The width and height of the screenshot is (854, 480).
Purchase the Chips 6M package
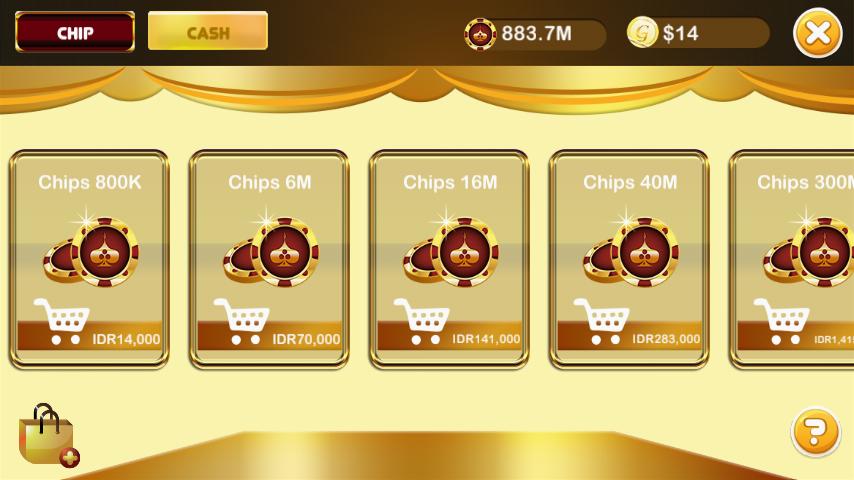point(269,260)
